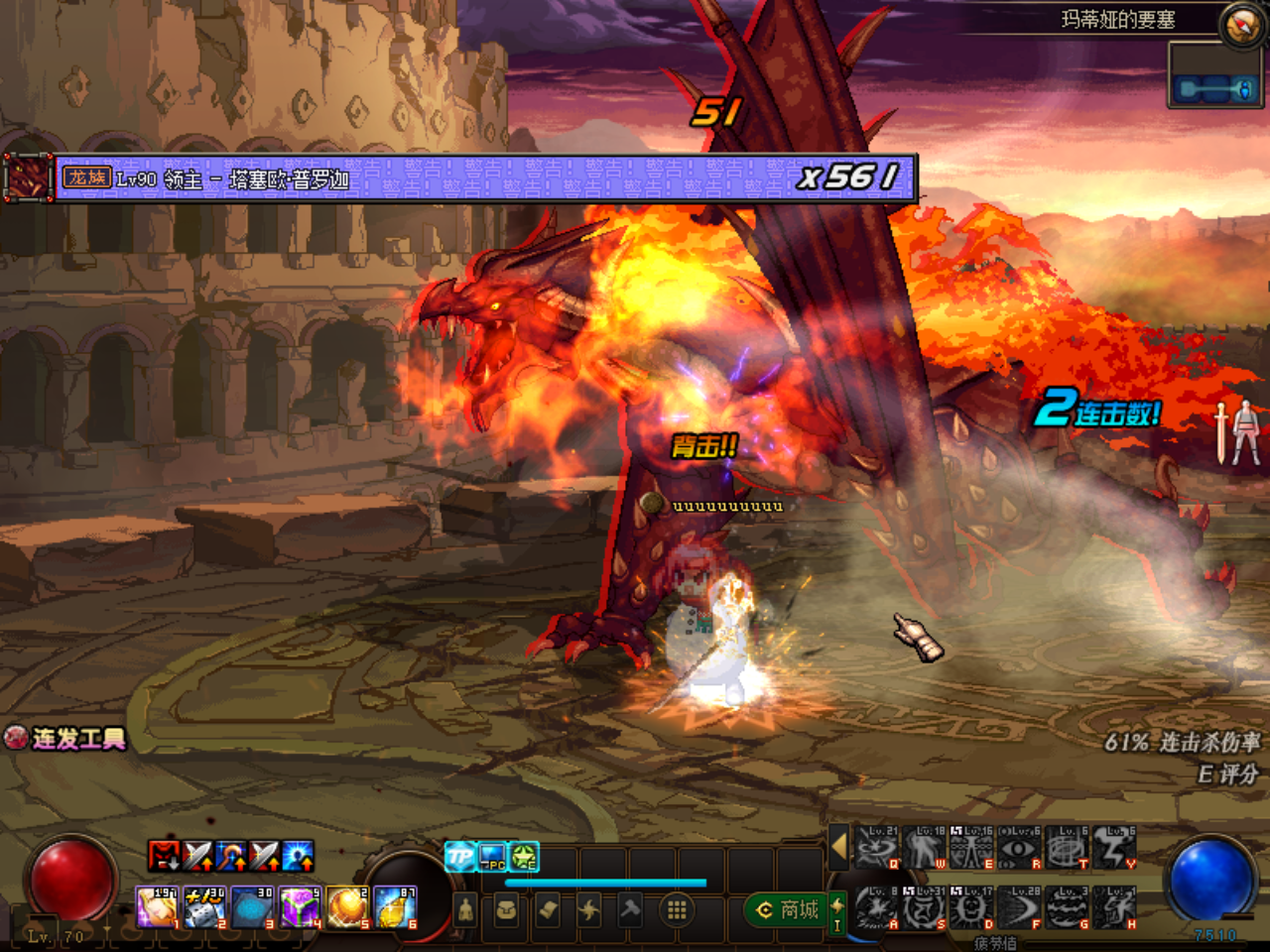Activate the eye skill on key R
This screenshot has height=952, width=1270.
1019,848
